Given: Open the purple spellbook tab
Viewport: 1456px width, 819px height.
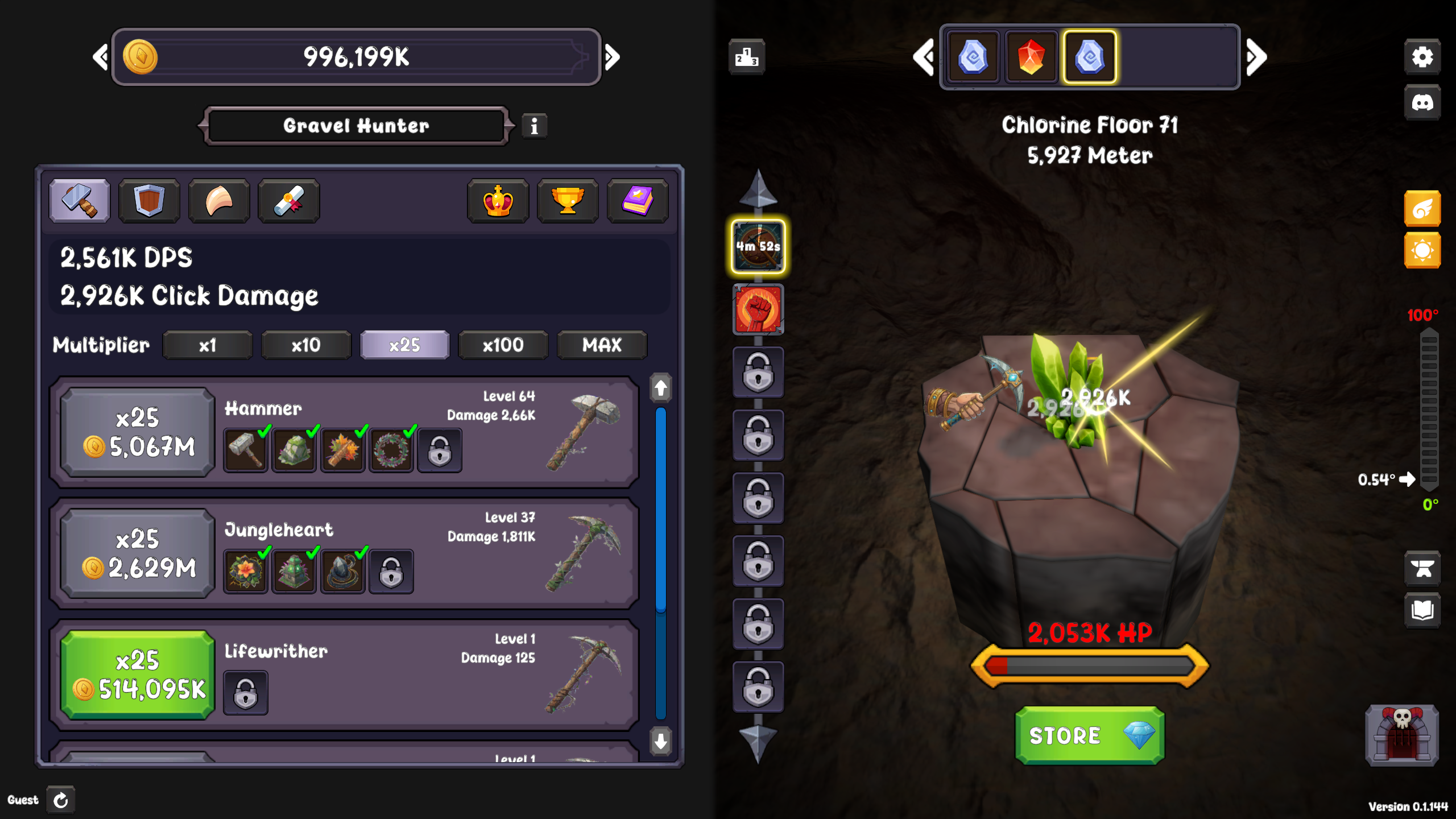Looking at the screenshot, I should click(638, 201).
